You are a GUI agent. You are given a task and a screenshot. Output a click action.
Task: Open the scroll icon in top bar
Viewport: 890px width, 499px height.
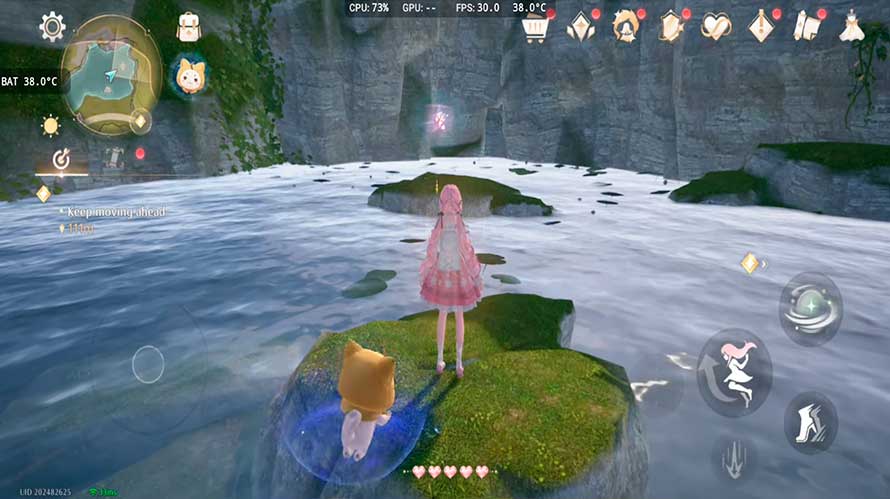point(806,26)
